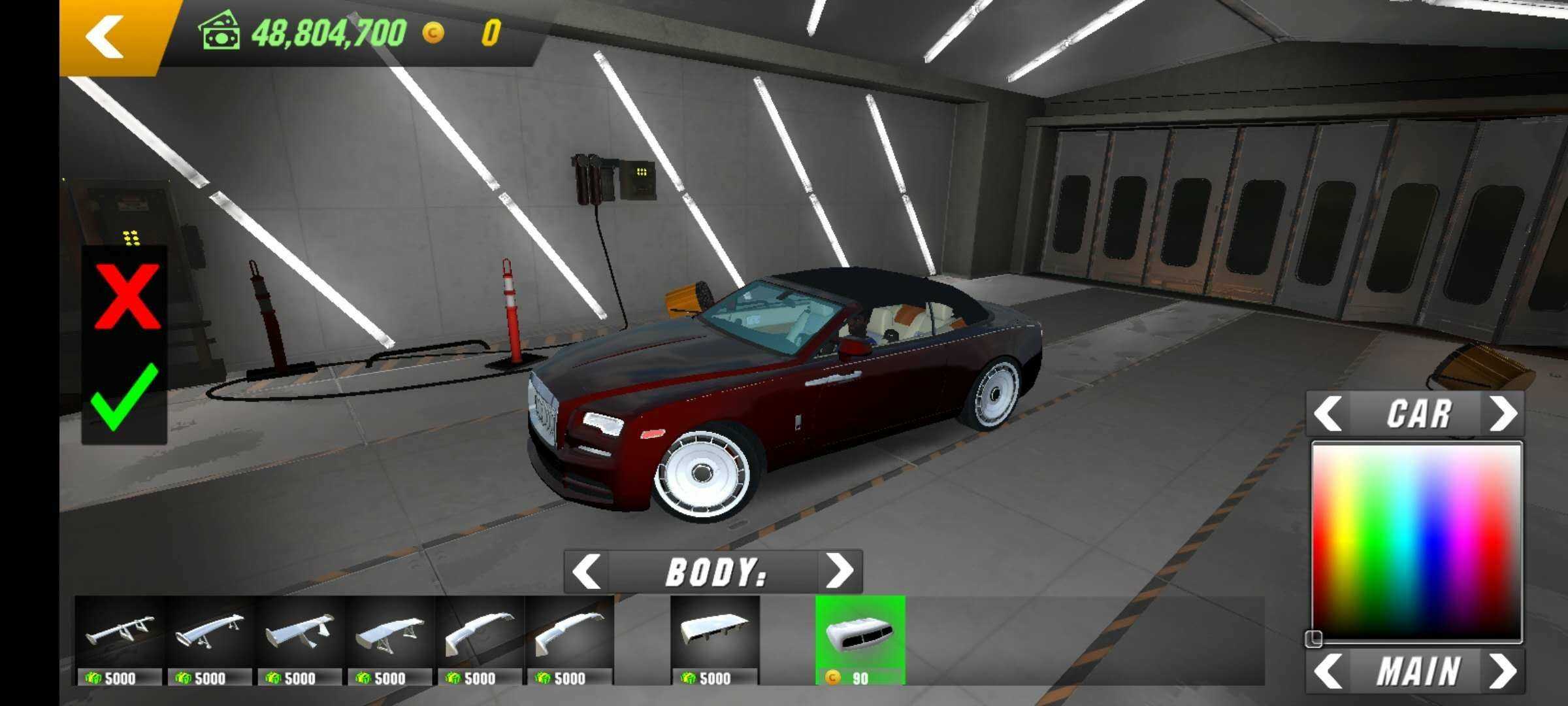Switch to next BODY part category
Screen dimensions: 1568x706
click(x=840, y=572)
